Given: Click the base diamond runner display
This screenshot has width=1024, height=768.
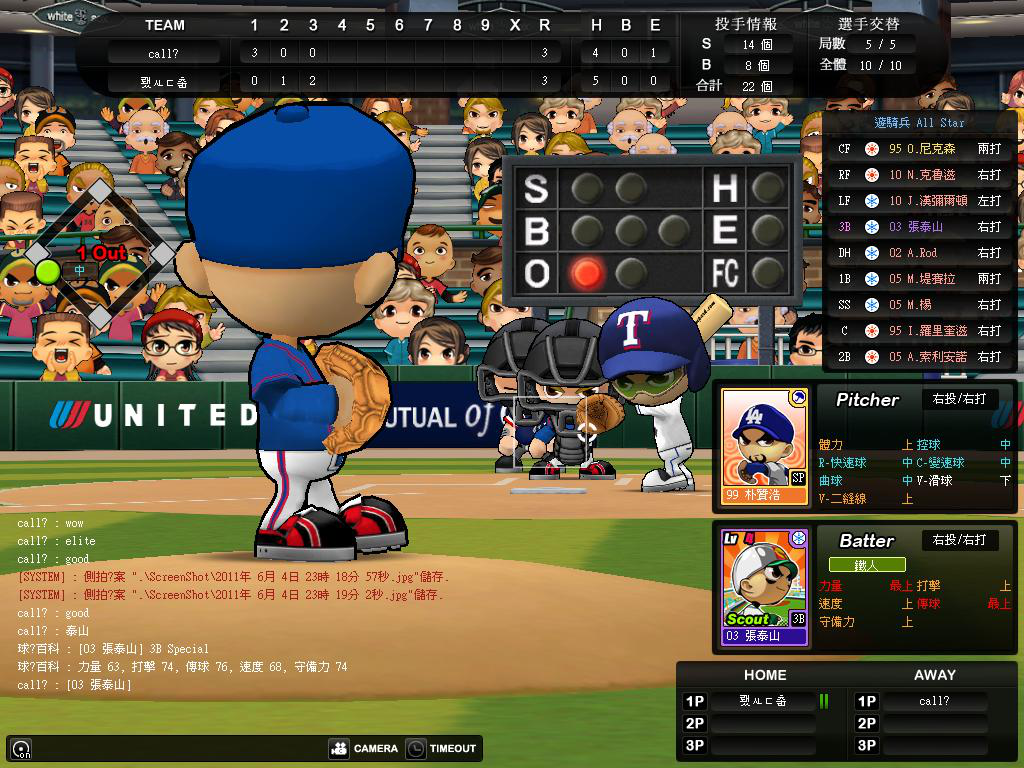Looking at the screenshot, I should point(99,255).
